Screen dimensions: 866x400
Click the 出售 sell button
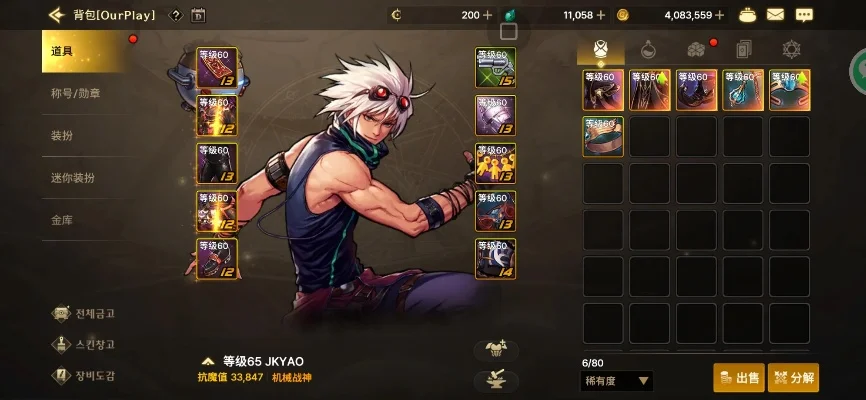738,378
